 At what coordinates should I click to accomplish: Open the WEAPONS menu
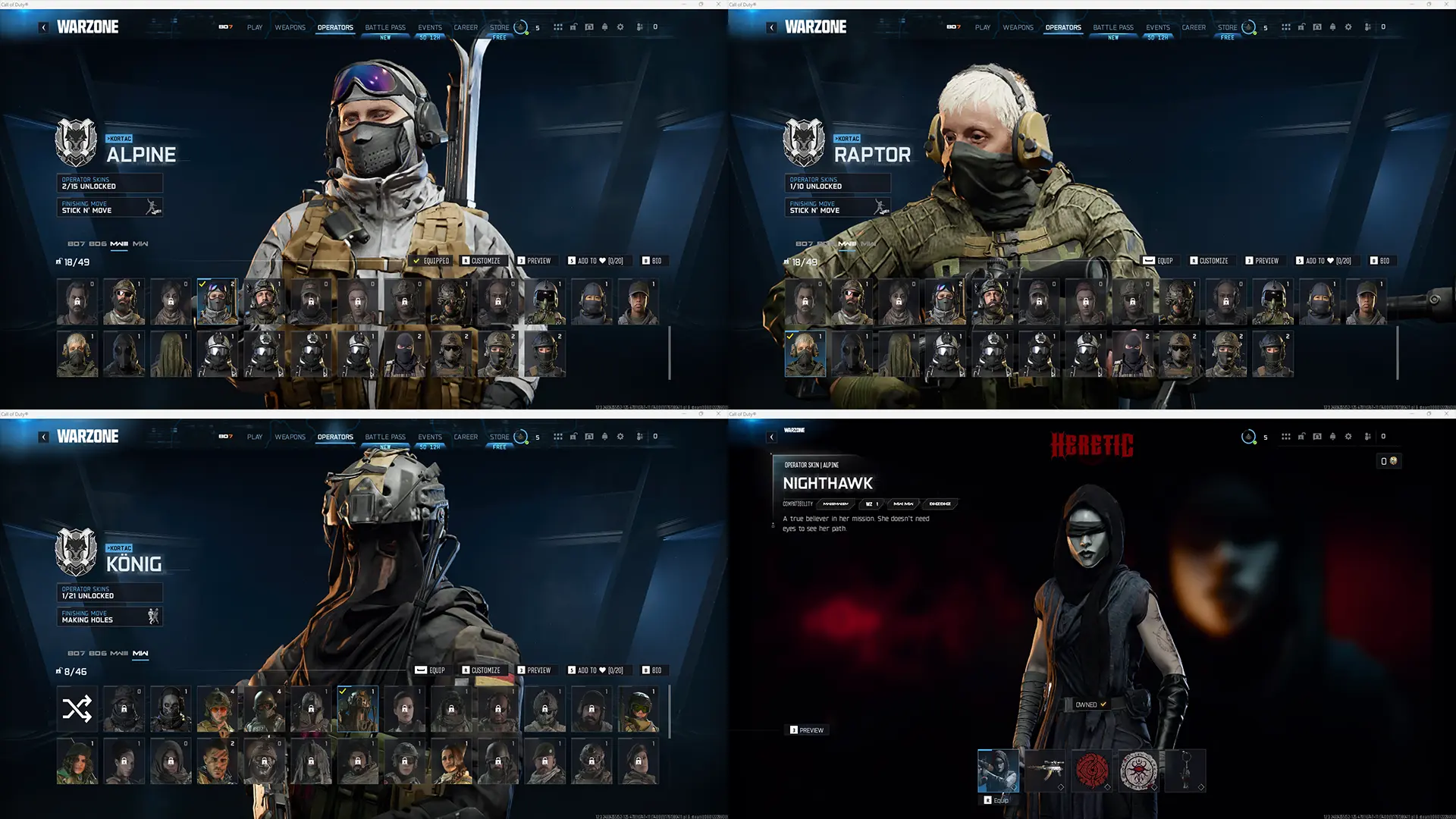tap(290, 27)
